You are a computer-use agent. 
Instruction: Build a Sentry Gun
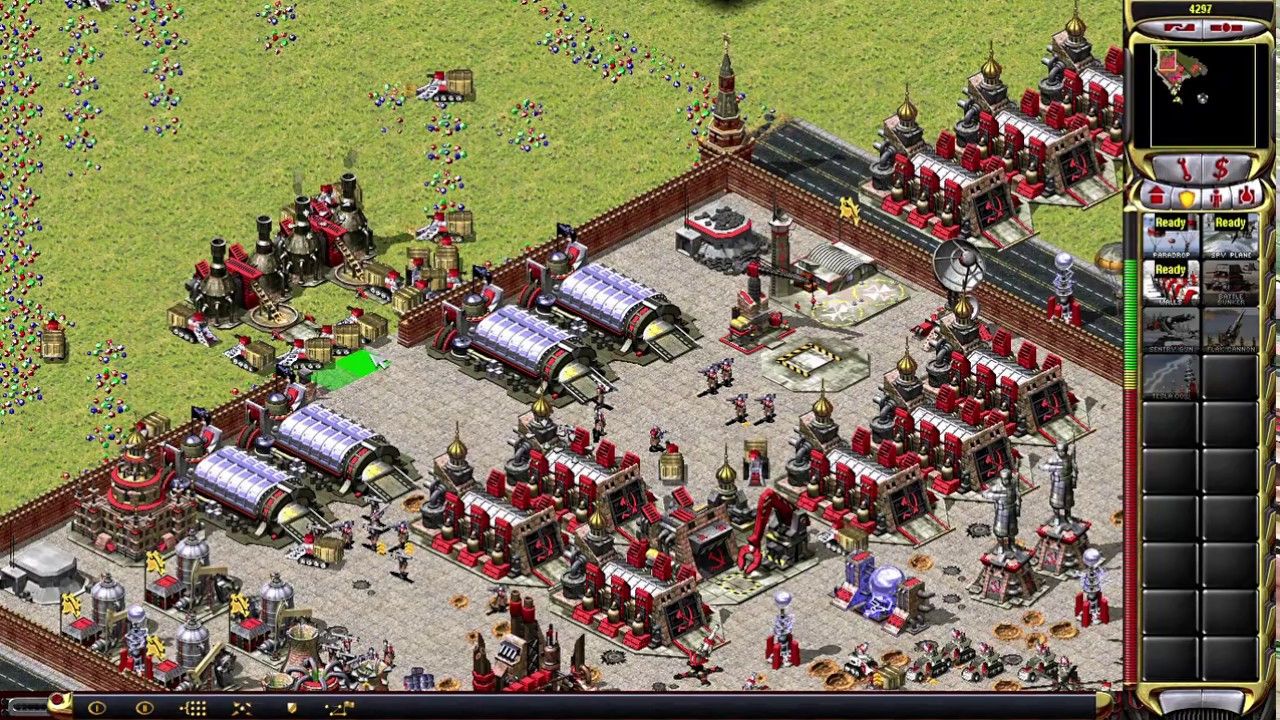1171,331
